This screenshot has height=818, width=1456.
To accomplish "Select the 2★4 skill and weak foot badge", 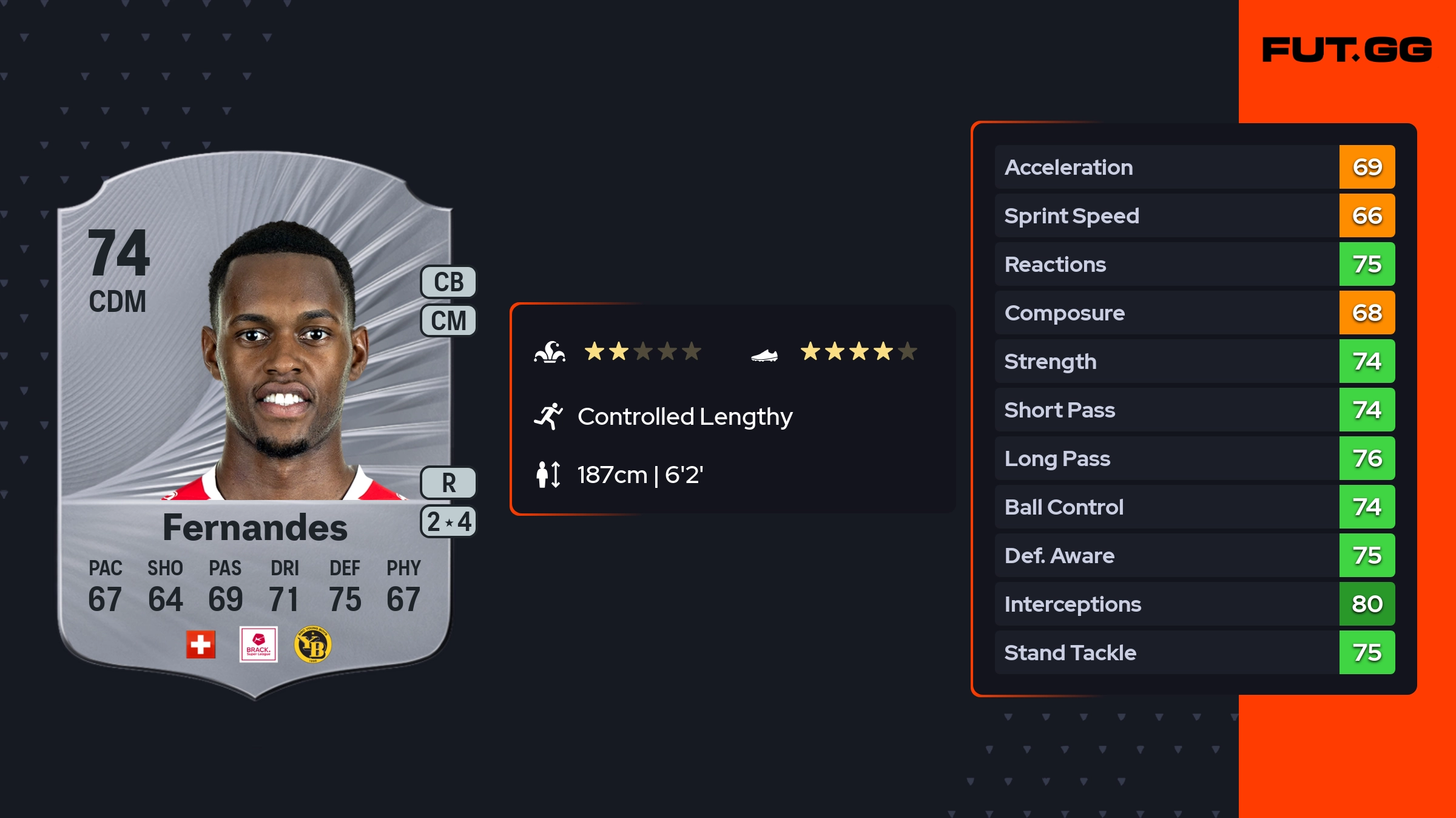I will pos(448,522).
